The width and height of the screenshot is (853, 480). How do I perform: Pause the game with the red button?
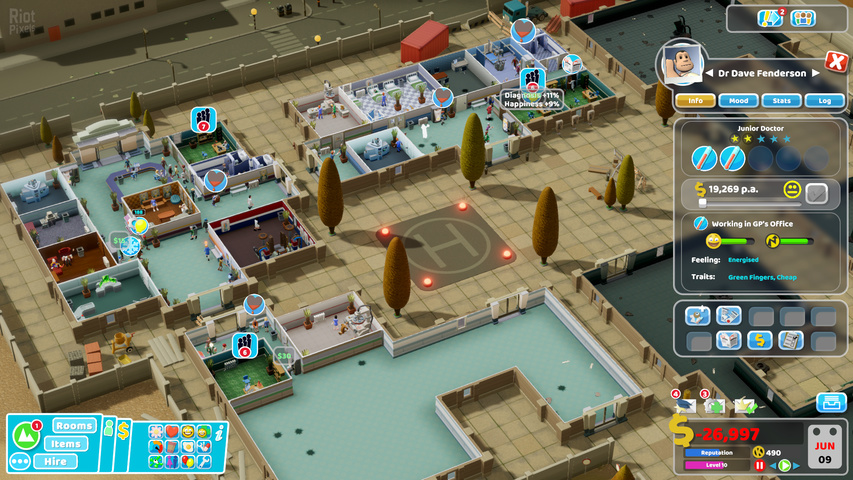759,465
